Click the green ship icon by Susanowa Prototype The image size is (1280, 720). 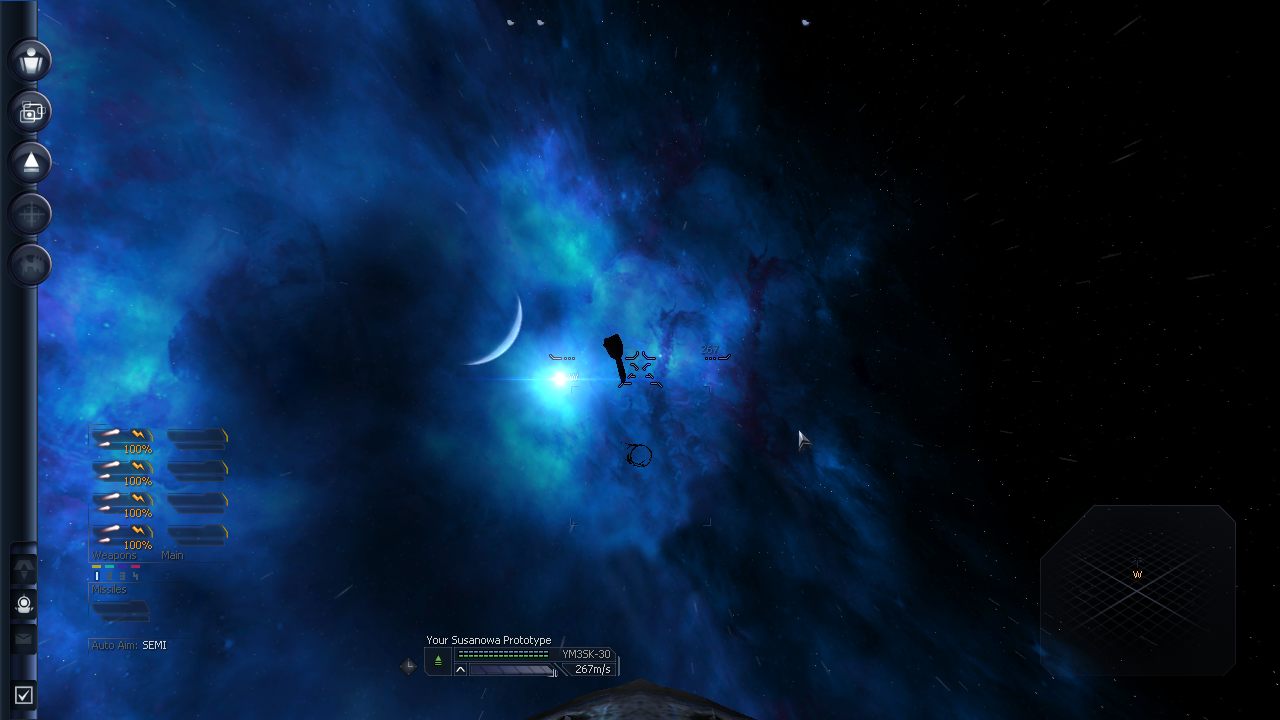pyautogui.click(x=438, y=661)
